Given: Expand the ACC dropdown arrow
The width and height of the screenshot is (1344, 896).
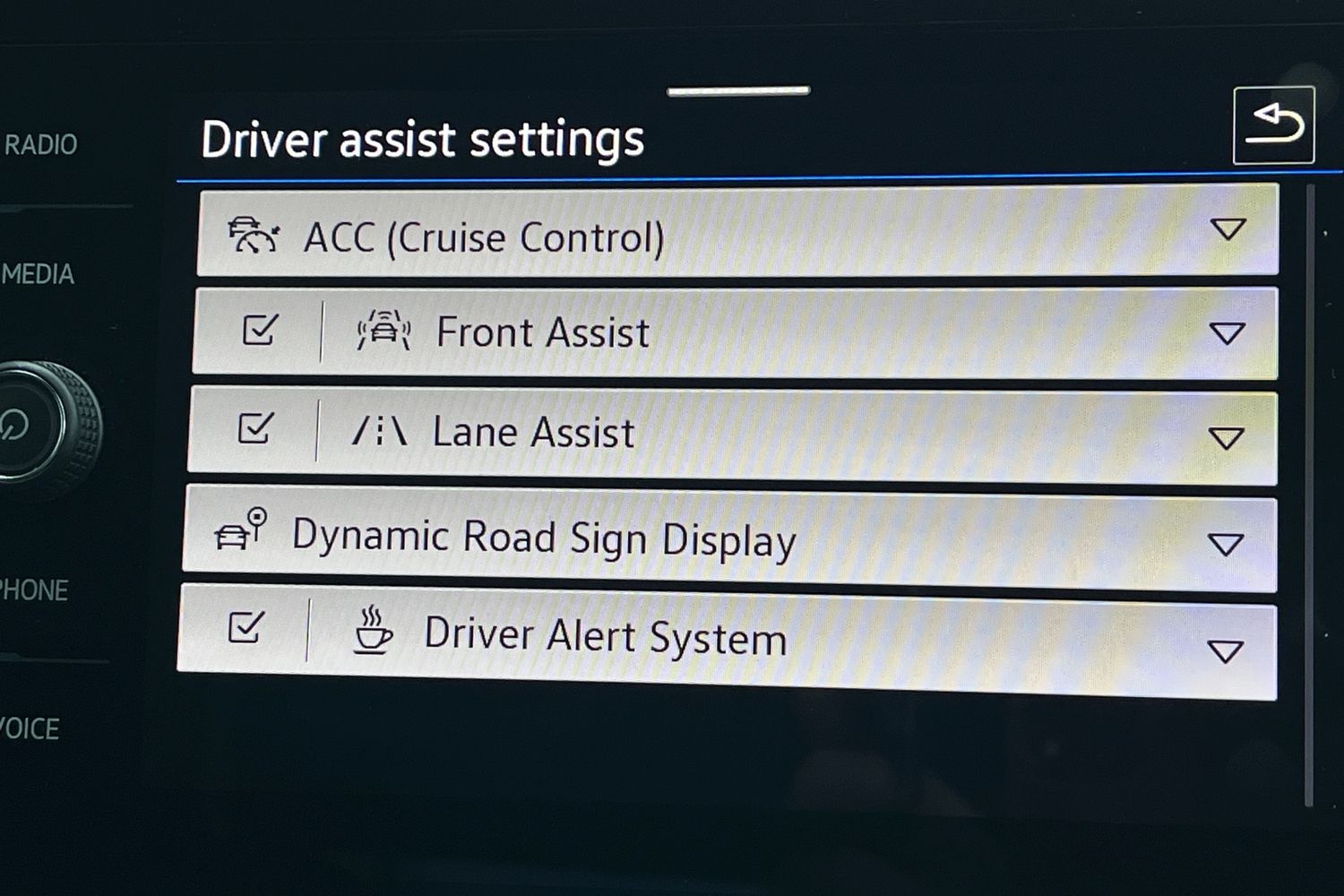Looking at the screenshot, I should (1228, 229).
